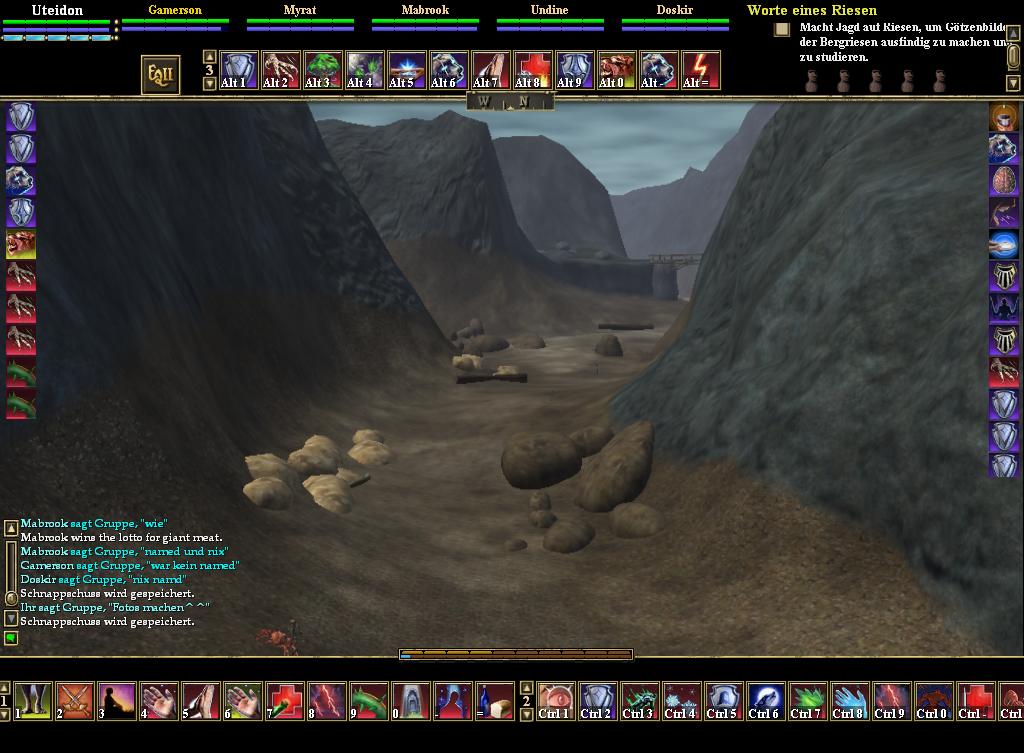Screen dimensions: 1024x753
Task: Click the green chat options button
Action: click(11, 638)
